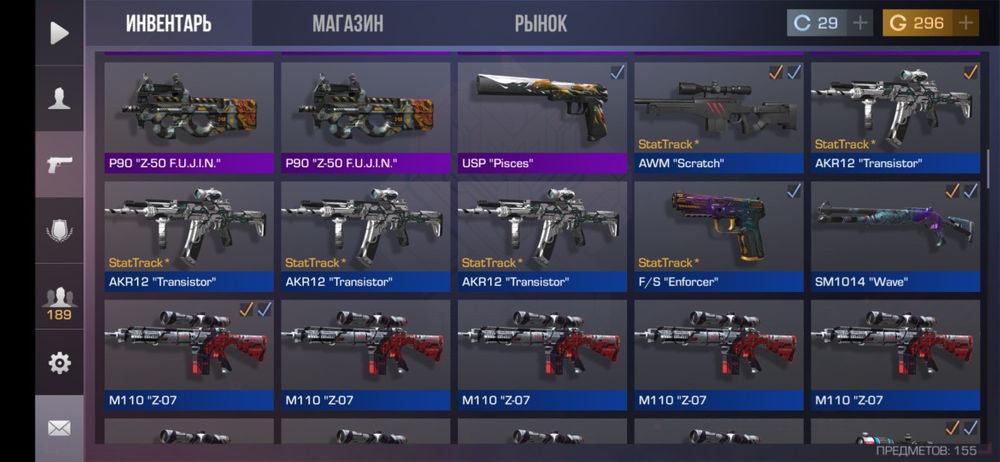Switch to the Магазин tab
Image resolution: width=1000 pixels, height=462 pixels.
(x=347, y=23)
